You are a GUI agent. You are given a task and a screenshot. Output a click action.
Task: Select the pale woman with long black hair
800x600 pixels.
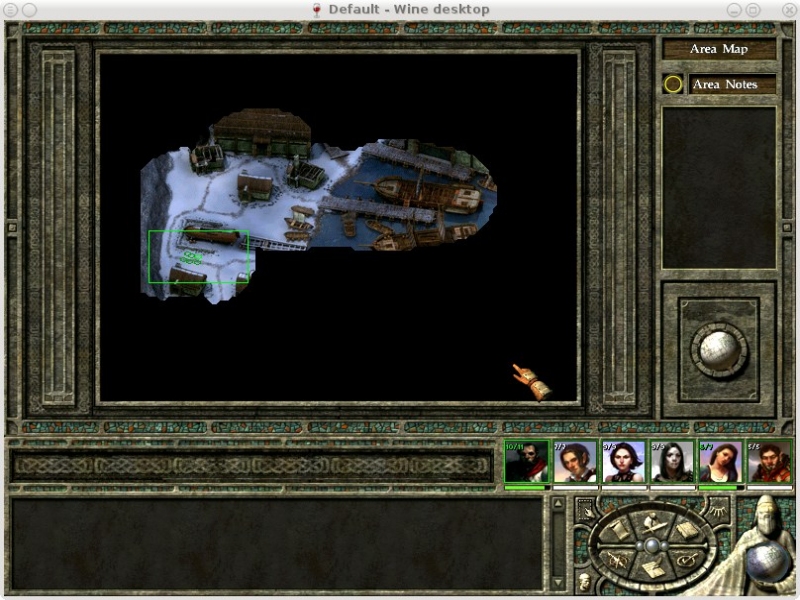click(672, 464)
